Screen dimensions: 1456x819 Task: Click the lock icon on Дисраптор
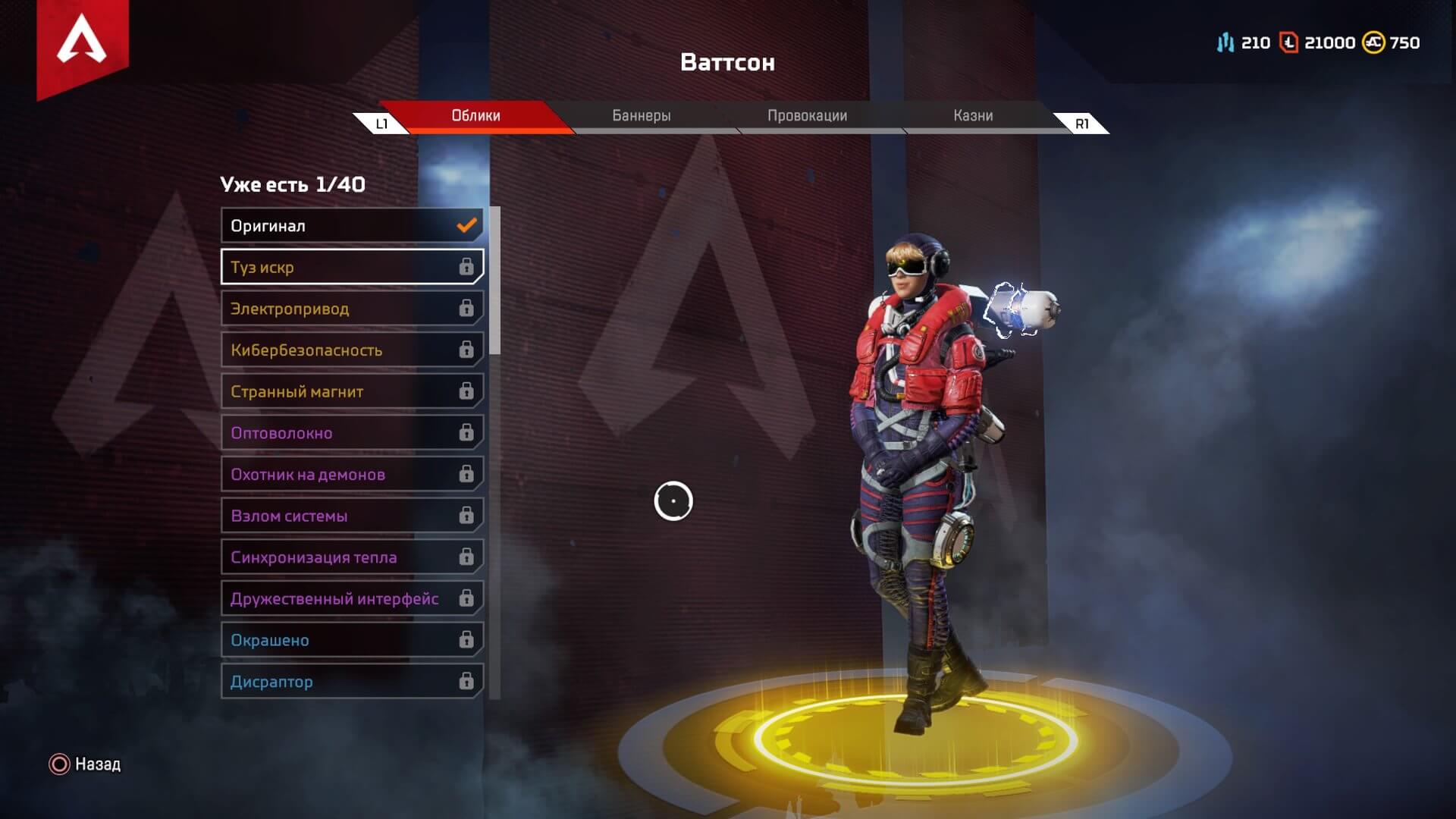click(465, 680)
